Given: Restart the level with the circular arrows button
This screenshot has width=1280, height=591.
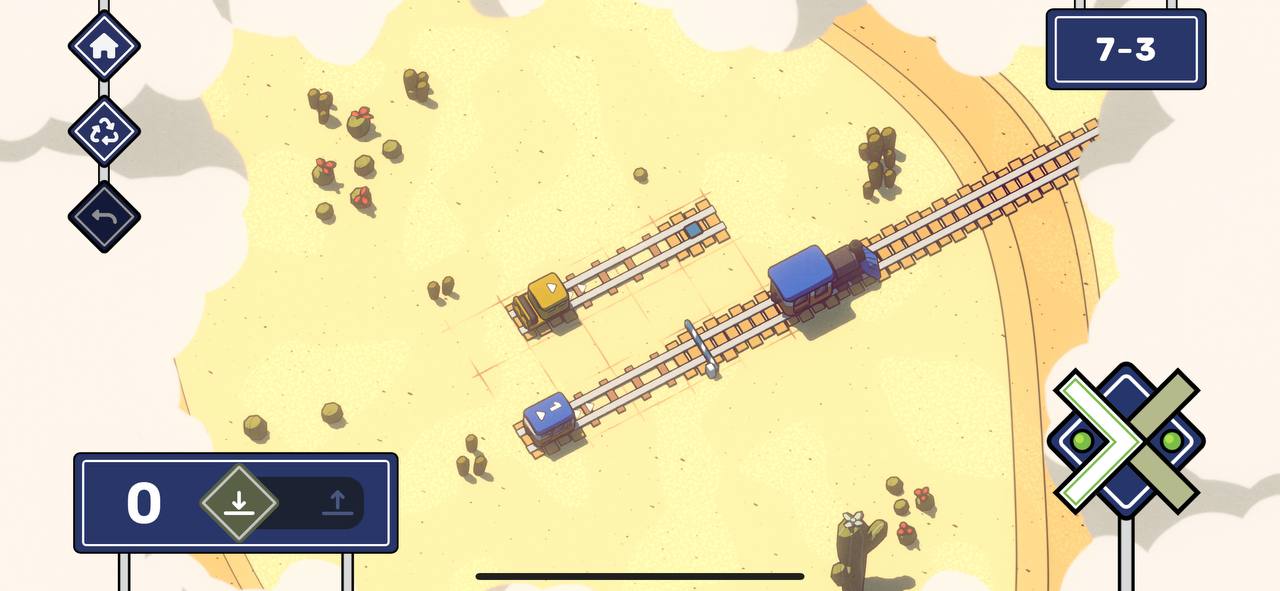Looking at the screenshot, I should [104, 131].
